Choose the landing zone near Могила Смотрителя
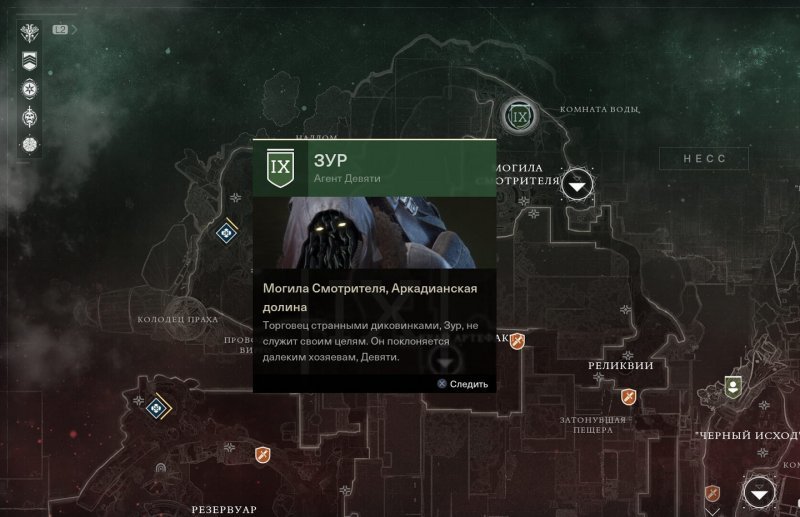800x517 pixels. tap(578, 184)
